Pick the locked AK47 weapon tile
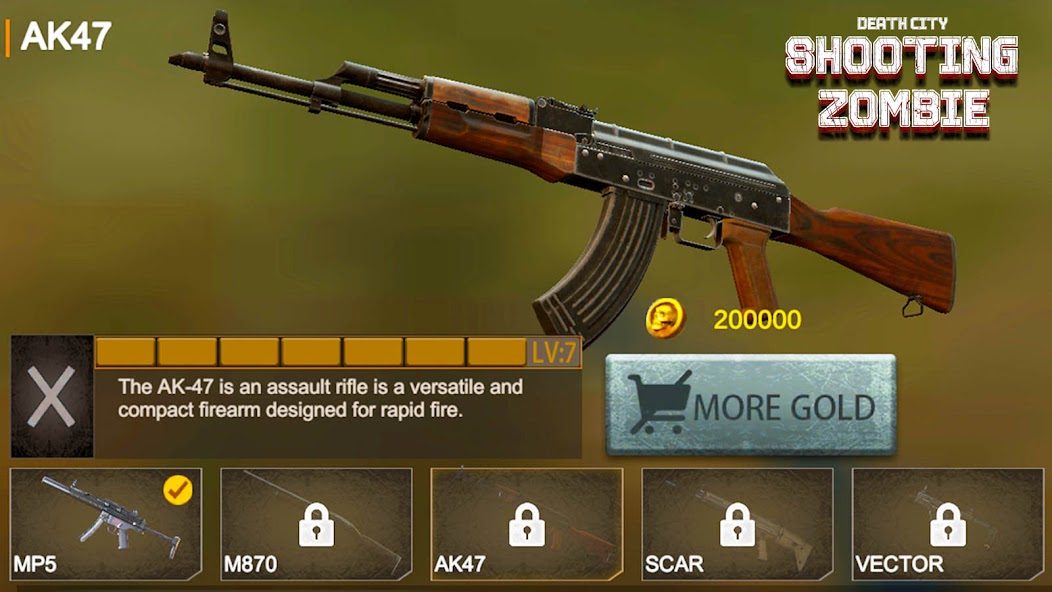The width and height of the screenshot is (1052, 592). (x=527, y=524)
